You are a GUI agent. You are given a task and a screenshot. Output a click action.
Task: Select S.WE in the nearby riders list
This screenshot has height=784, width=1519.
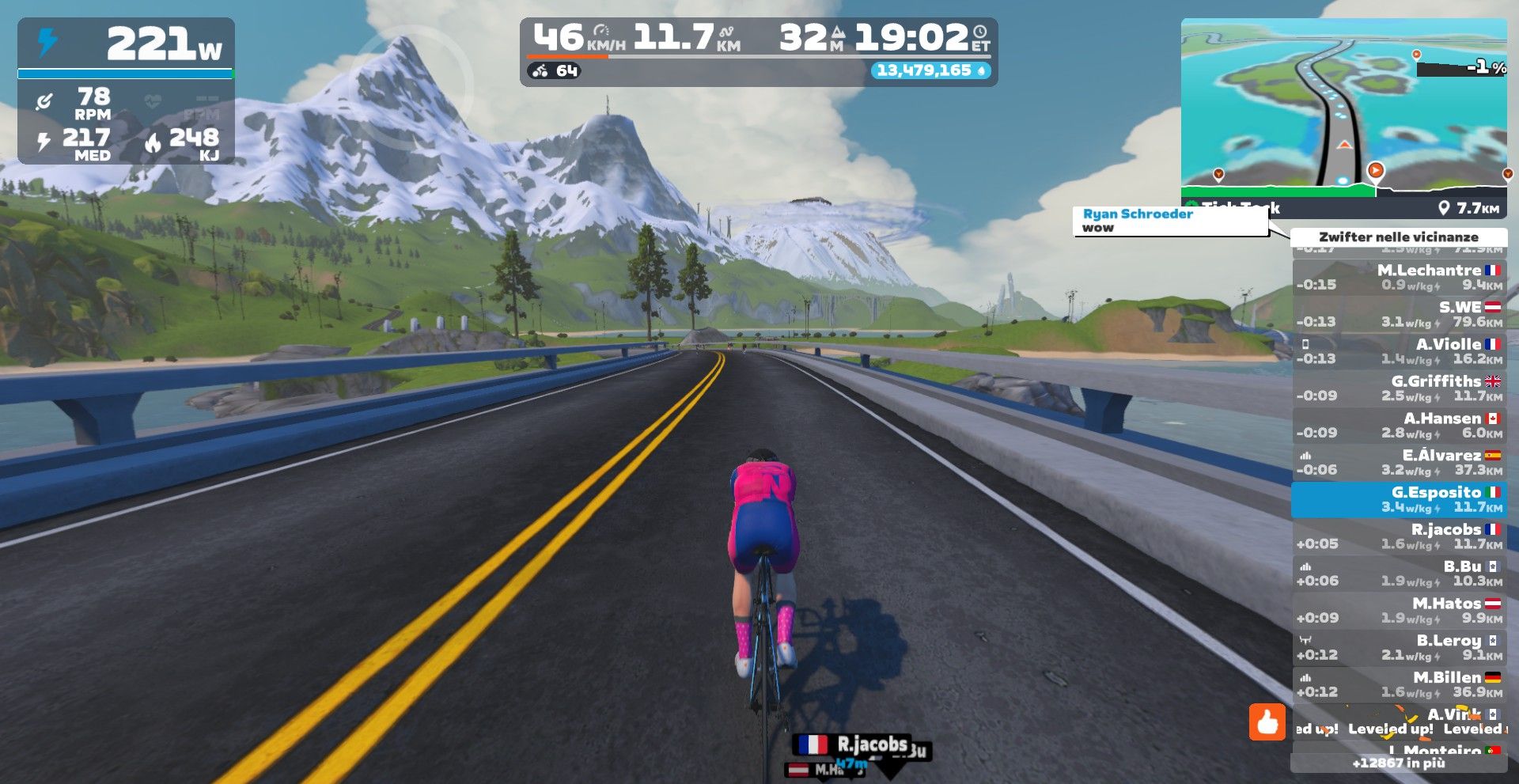coord(1399,314)
